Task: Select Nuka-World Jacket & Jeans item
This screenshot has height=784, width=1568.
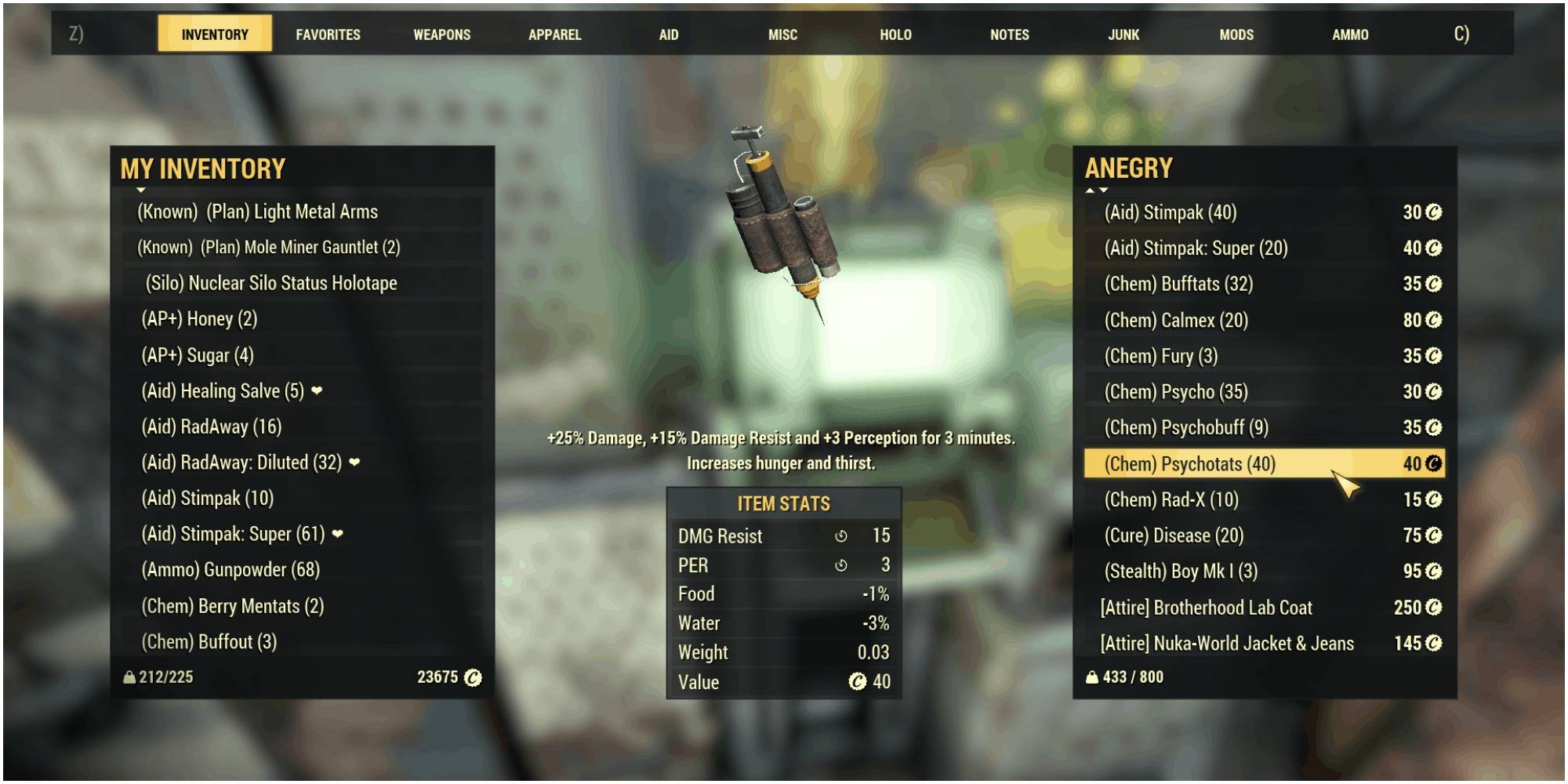Action: [1226, 644]
